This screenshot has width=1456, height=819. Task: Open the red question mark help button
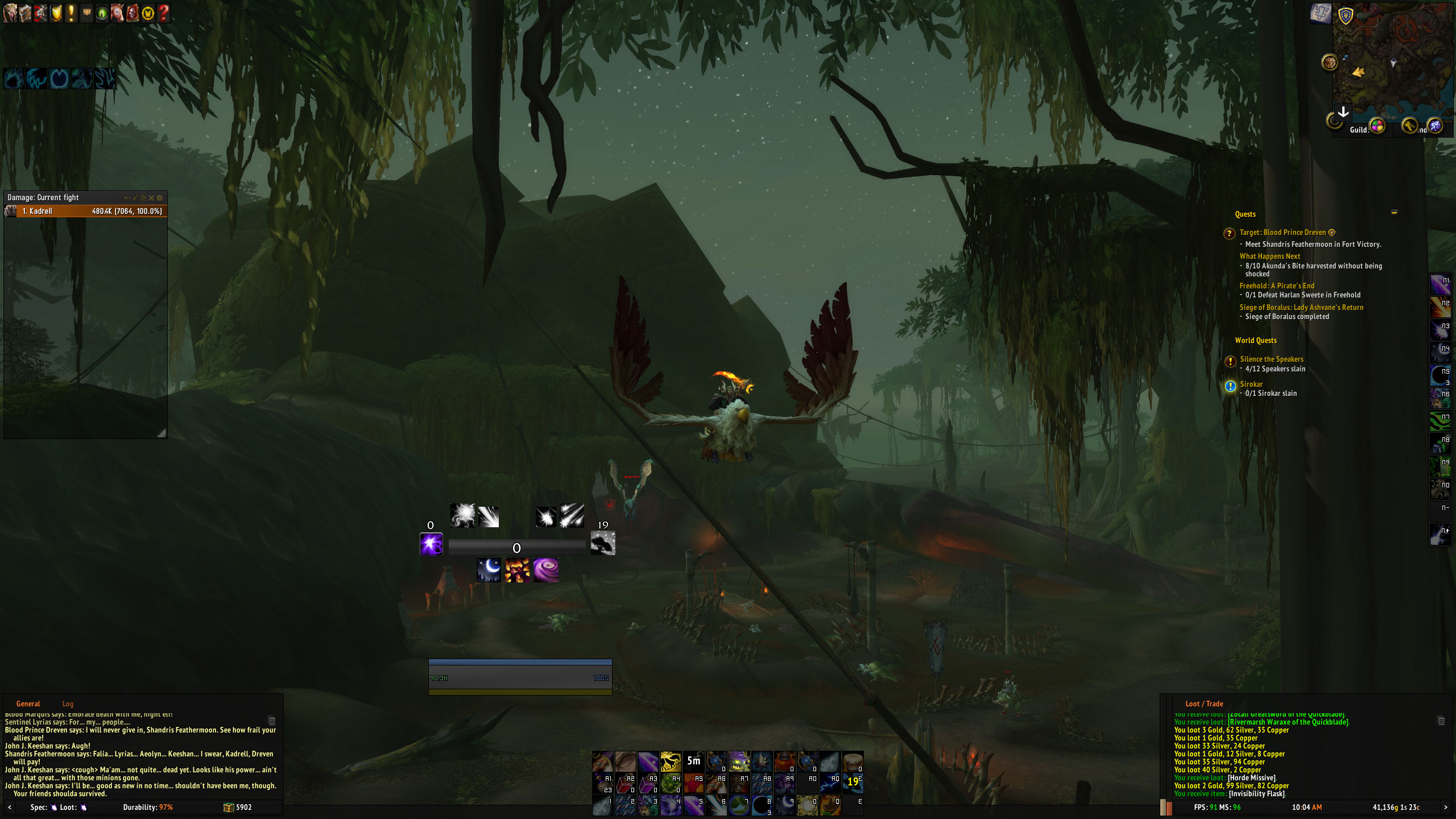(163, 13)
